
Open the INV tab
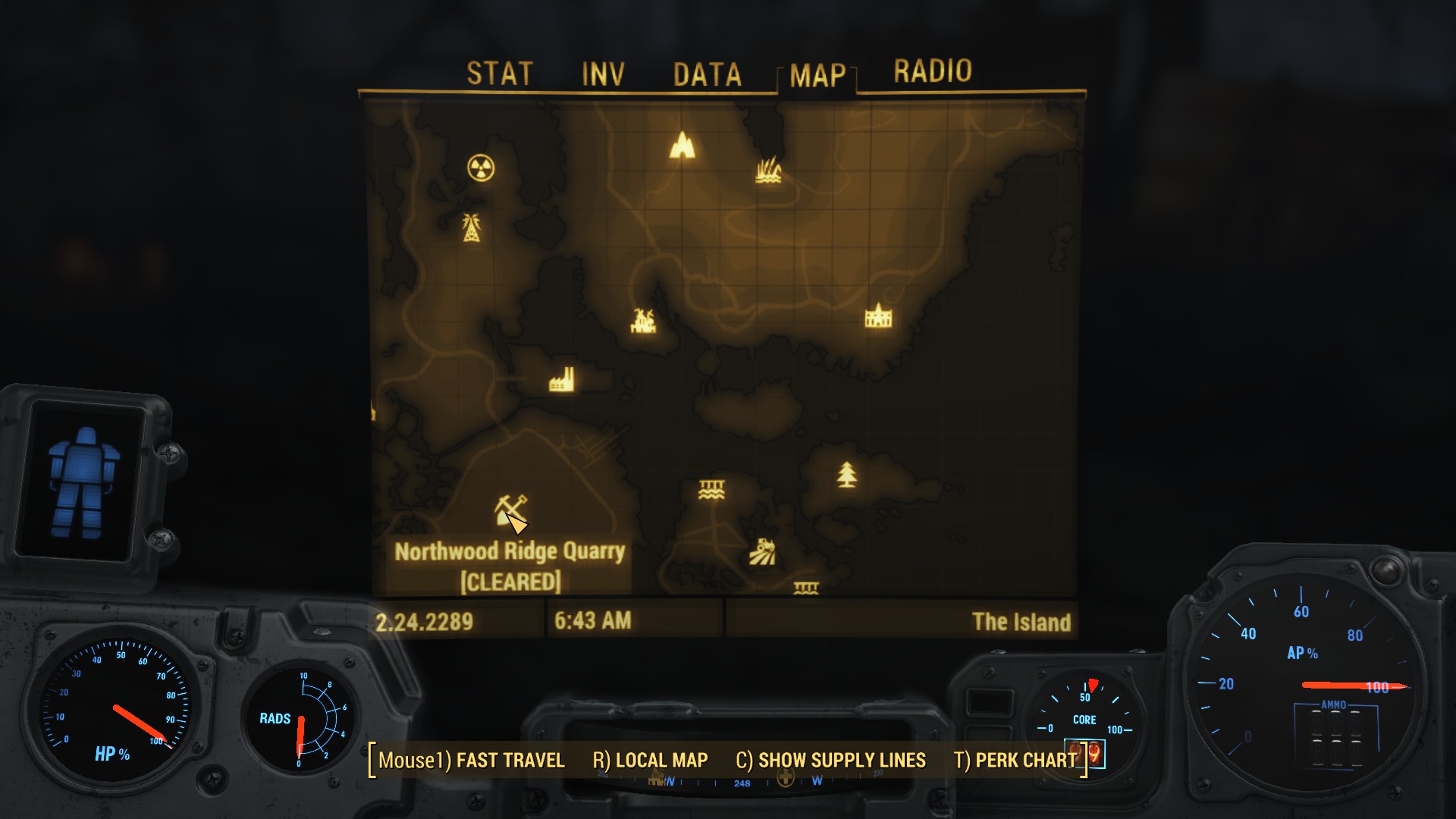tap(603, 74)
